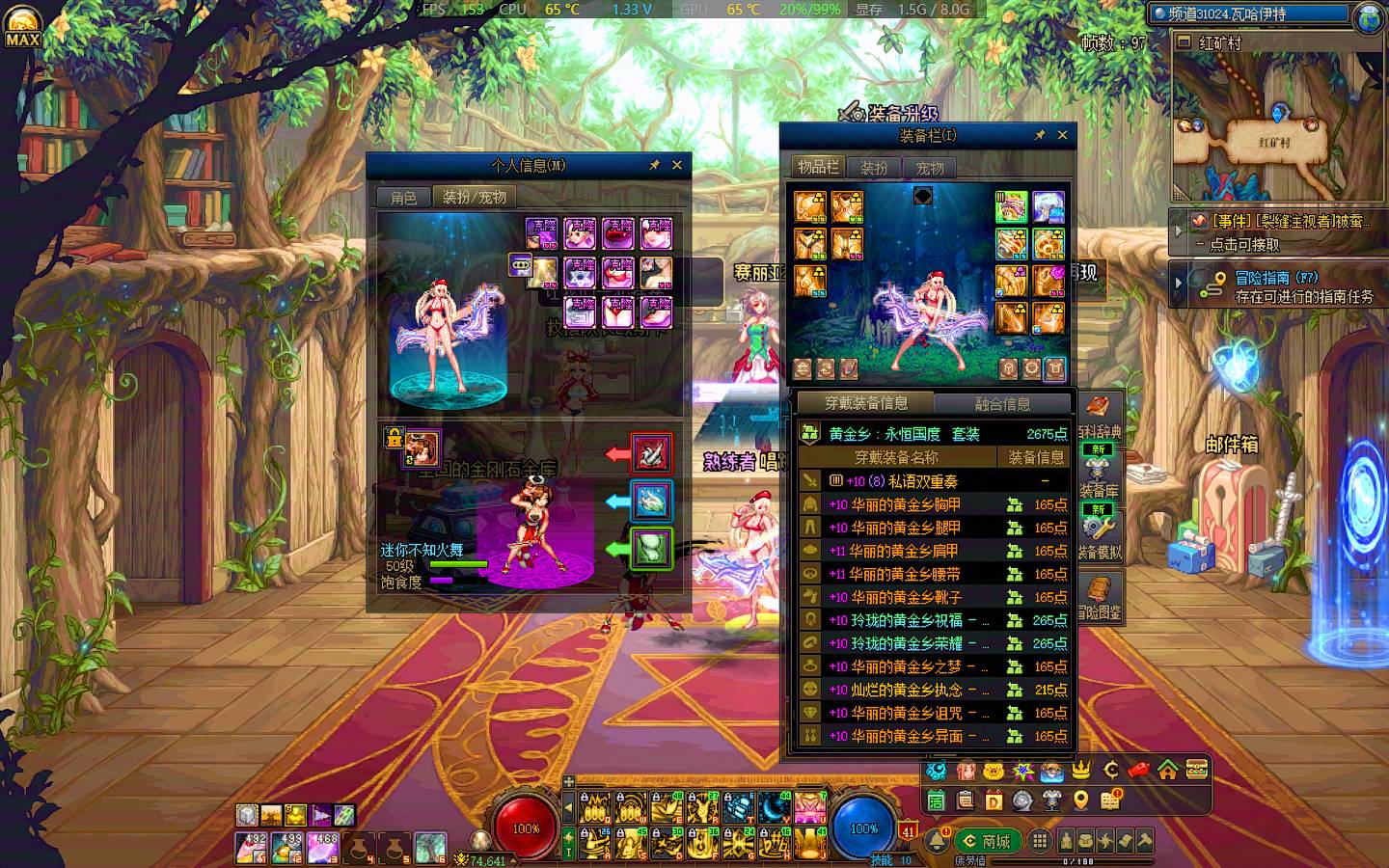1389x868 pixels.
Task: Open the treasure chest icon
Action: click(1197, 770)
